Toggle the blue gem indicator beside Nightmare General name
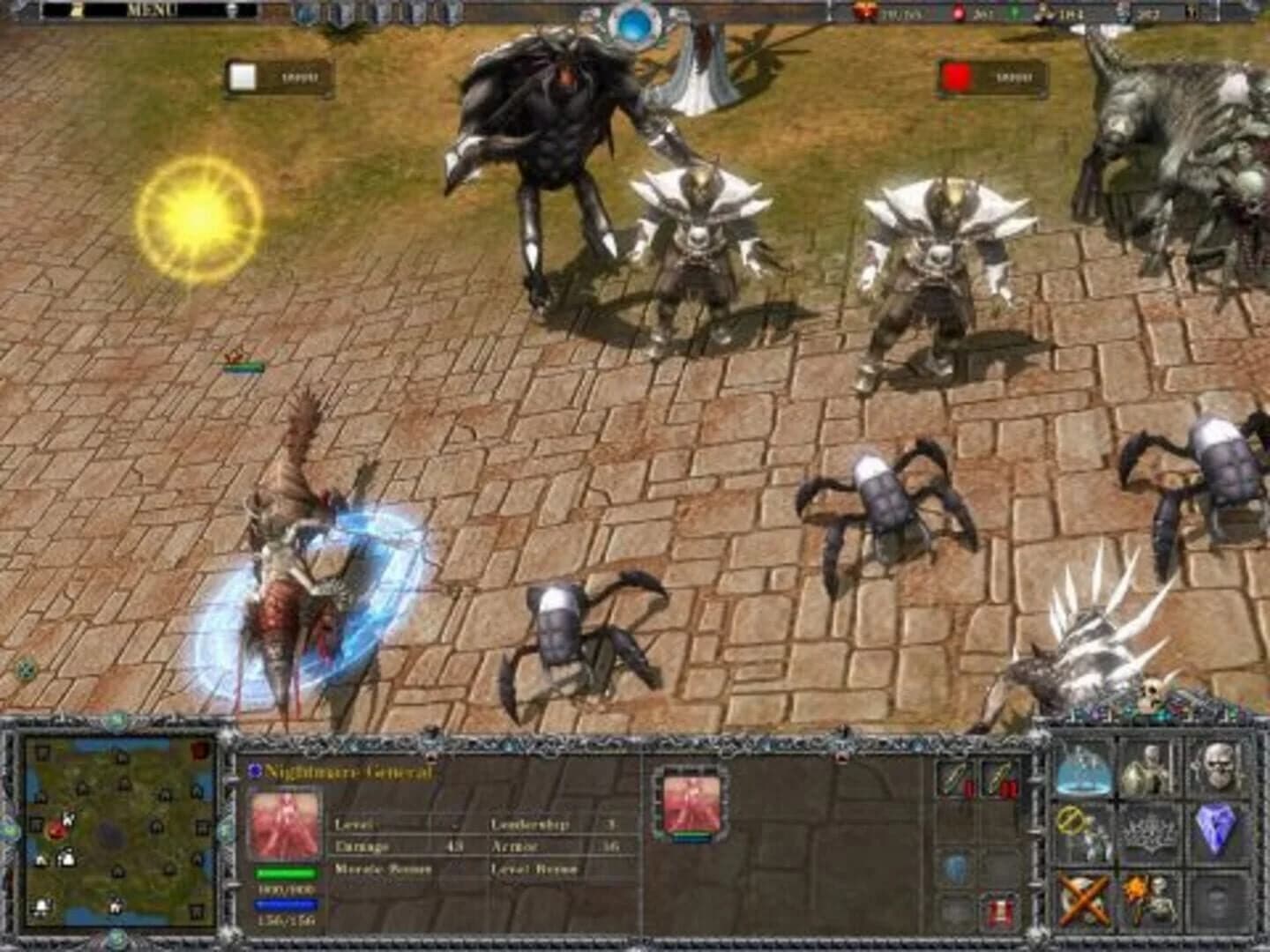This screenshot has width=1270, height=952. click(256, 770)
